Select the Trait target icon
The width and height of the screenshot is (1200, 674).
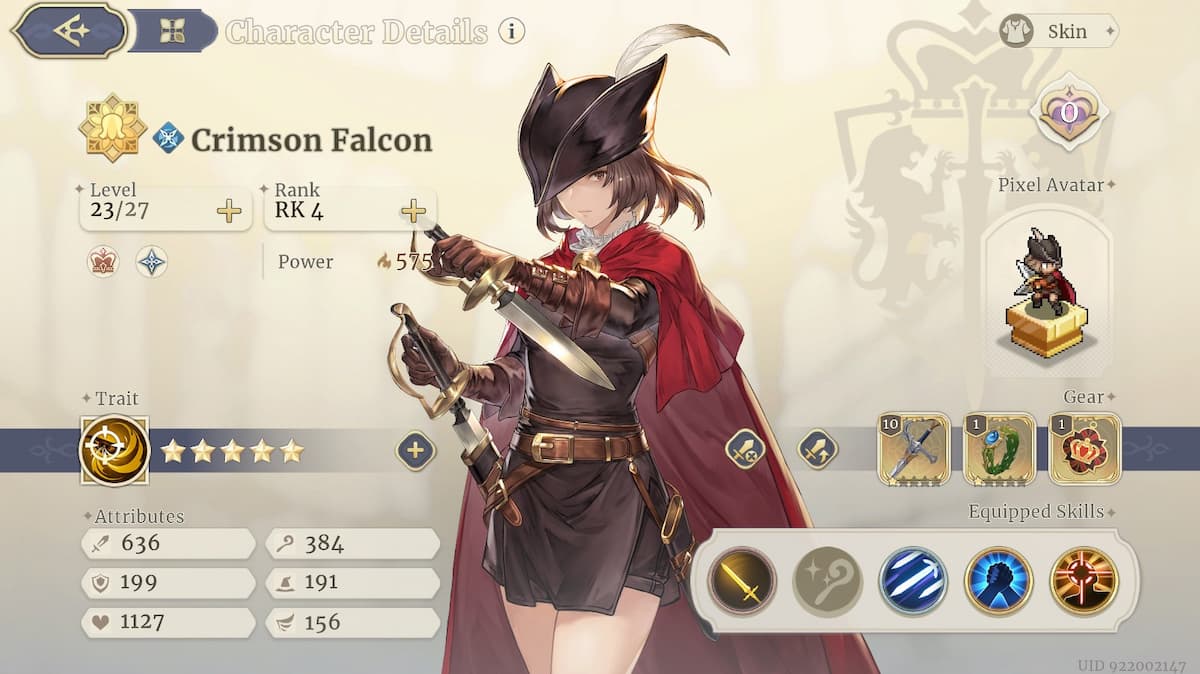click(114, 450)
